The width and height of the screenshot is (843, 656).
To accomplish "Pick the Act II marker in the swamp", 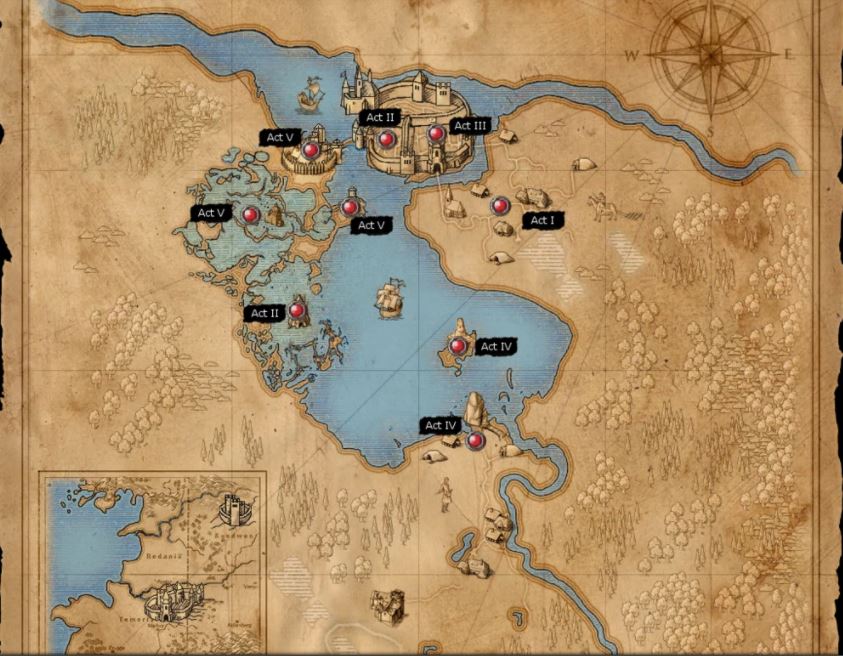I will [x=297, y=312].
